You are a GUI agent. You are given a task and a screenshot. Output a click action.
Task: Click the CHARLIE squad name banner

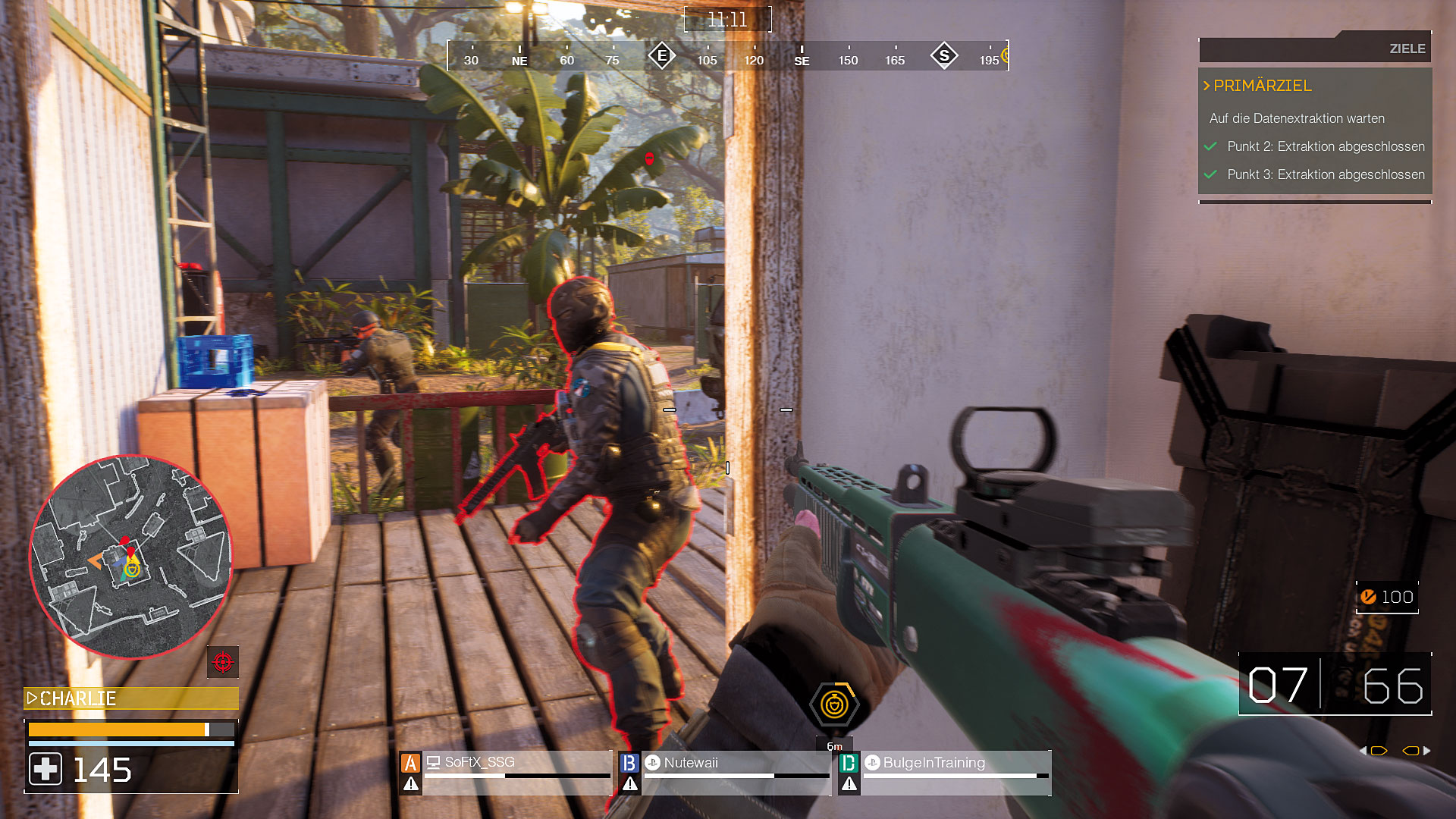(x=130, y=698)
